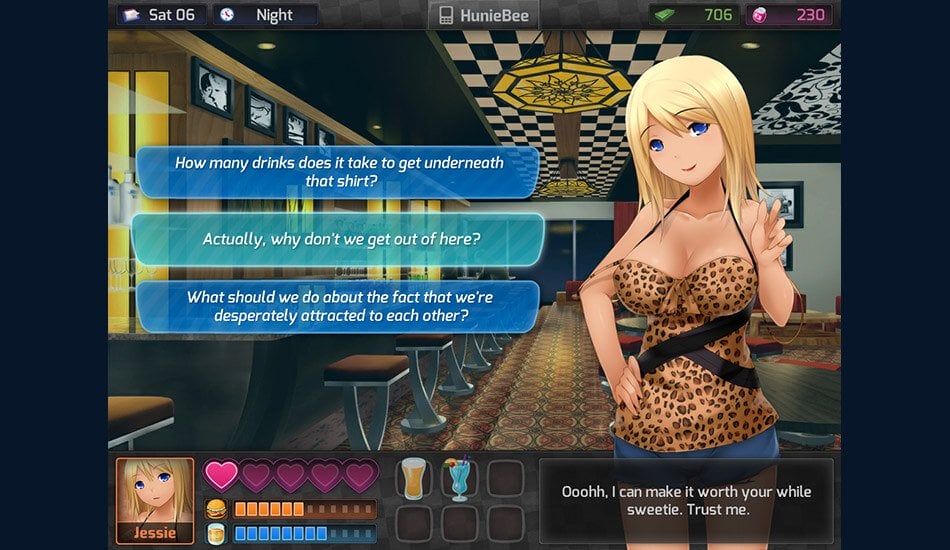Select the beer mug drink slot
The height and width of the screenshot is (550, 950).
(413, 479)
